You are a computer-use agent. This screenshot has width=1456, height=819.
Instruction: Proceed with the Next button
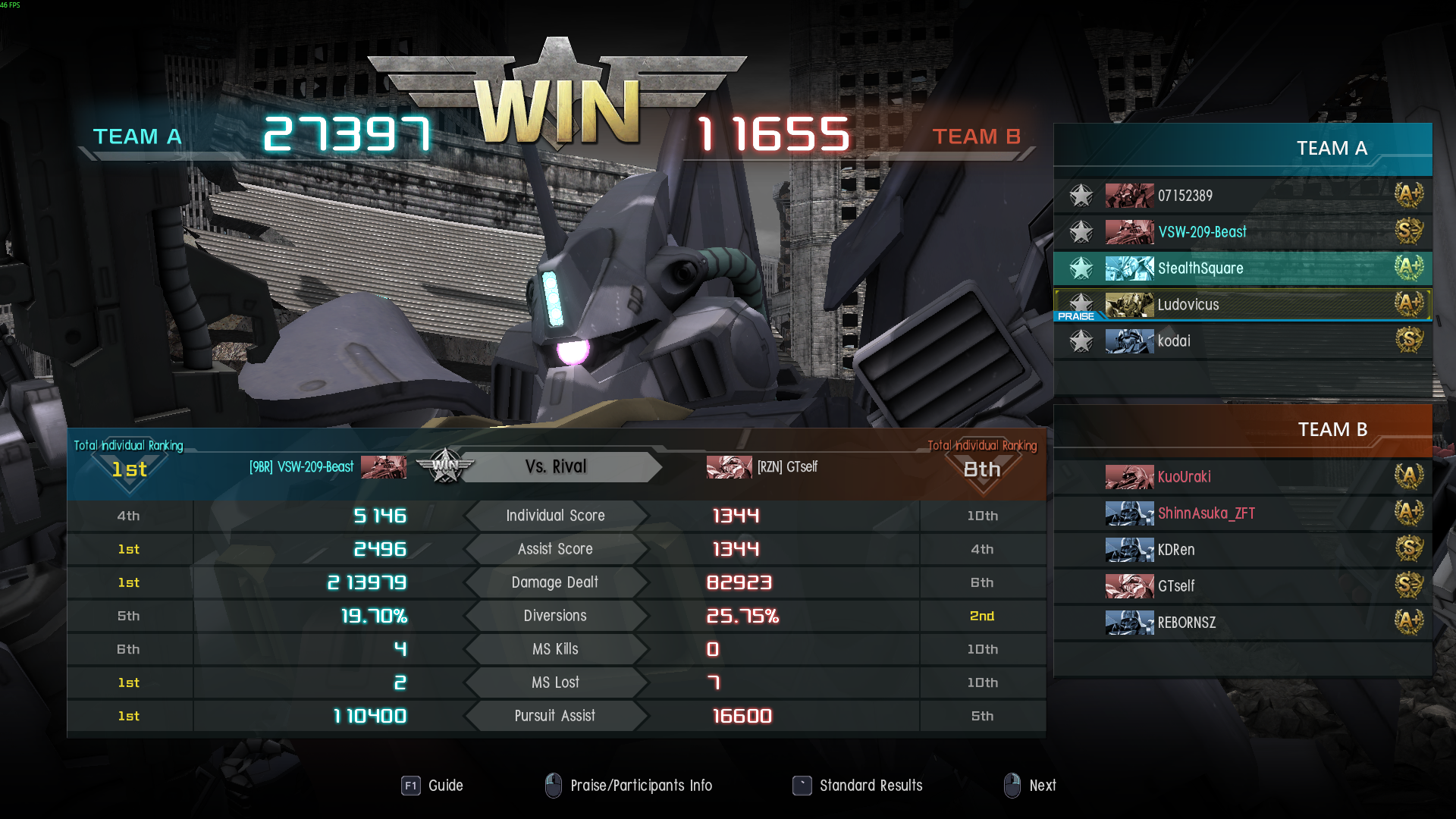click(x=1030, y=786)
